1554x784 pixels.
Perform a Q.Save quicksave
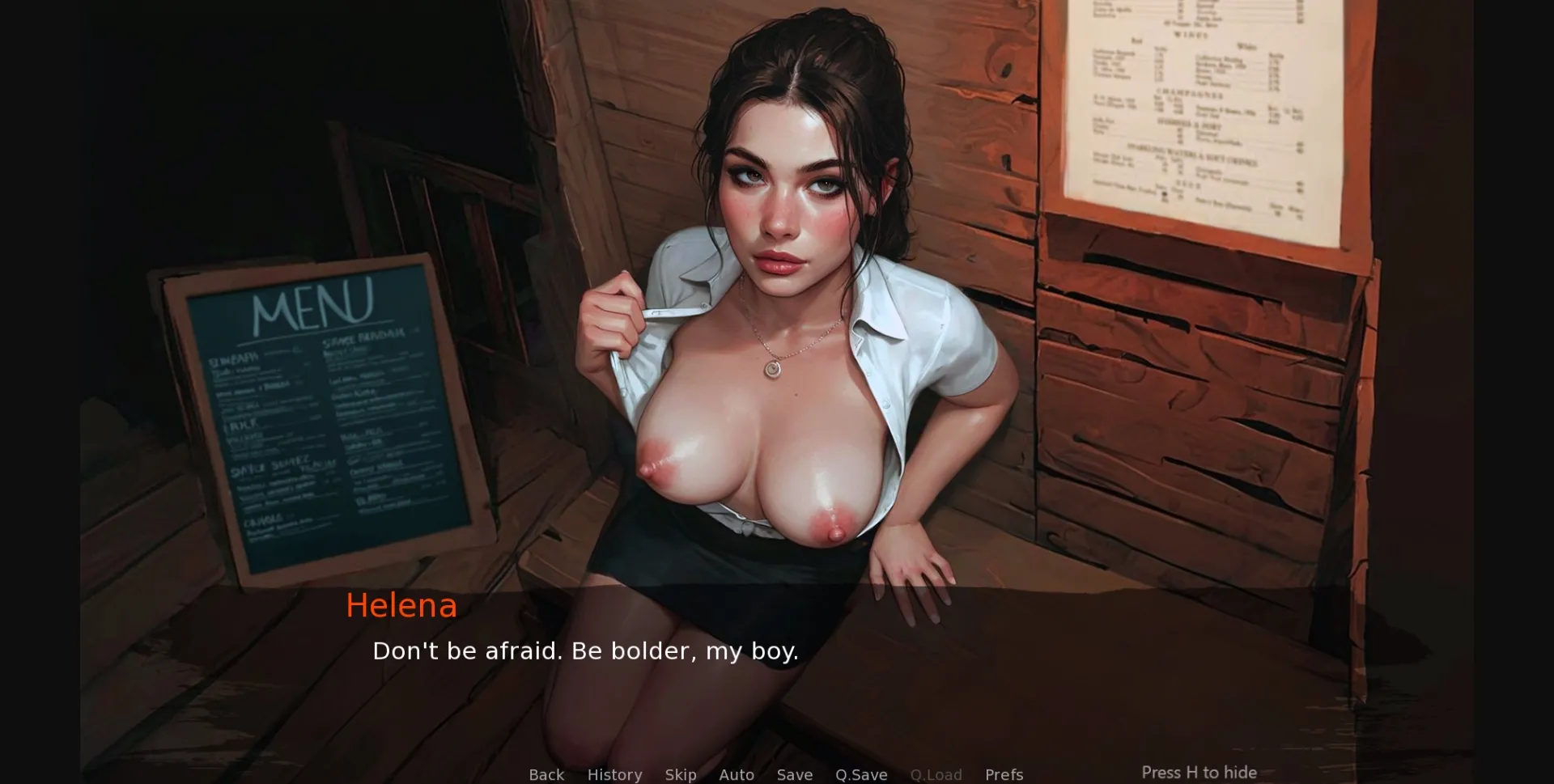coord(860,774)
